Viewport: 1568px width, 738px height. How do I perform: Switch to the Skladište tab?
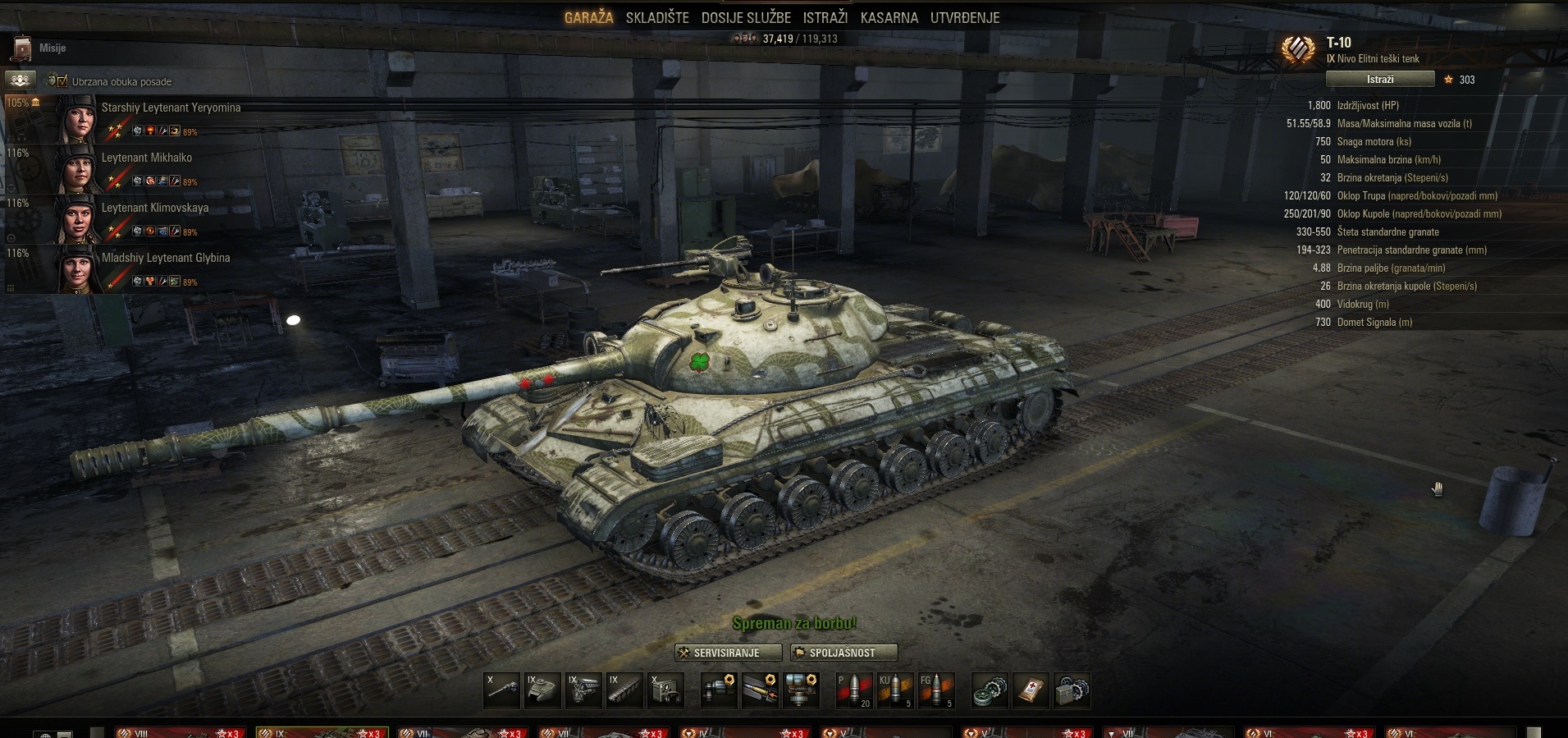[656, 17]
